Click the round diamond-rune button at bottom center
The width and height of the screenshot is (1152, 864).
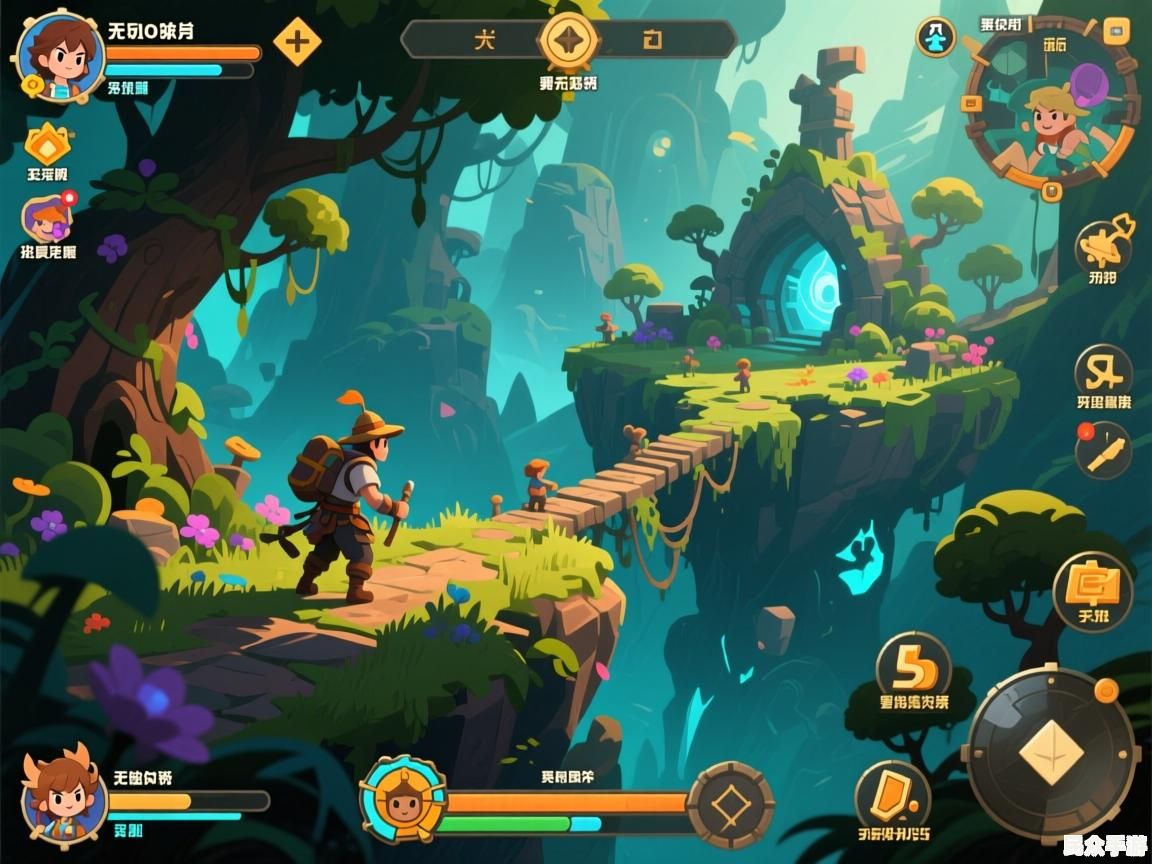click(732, 805)
